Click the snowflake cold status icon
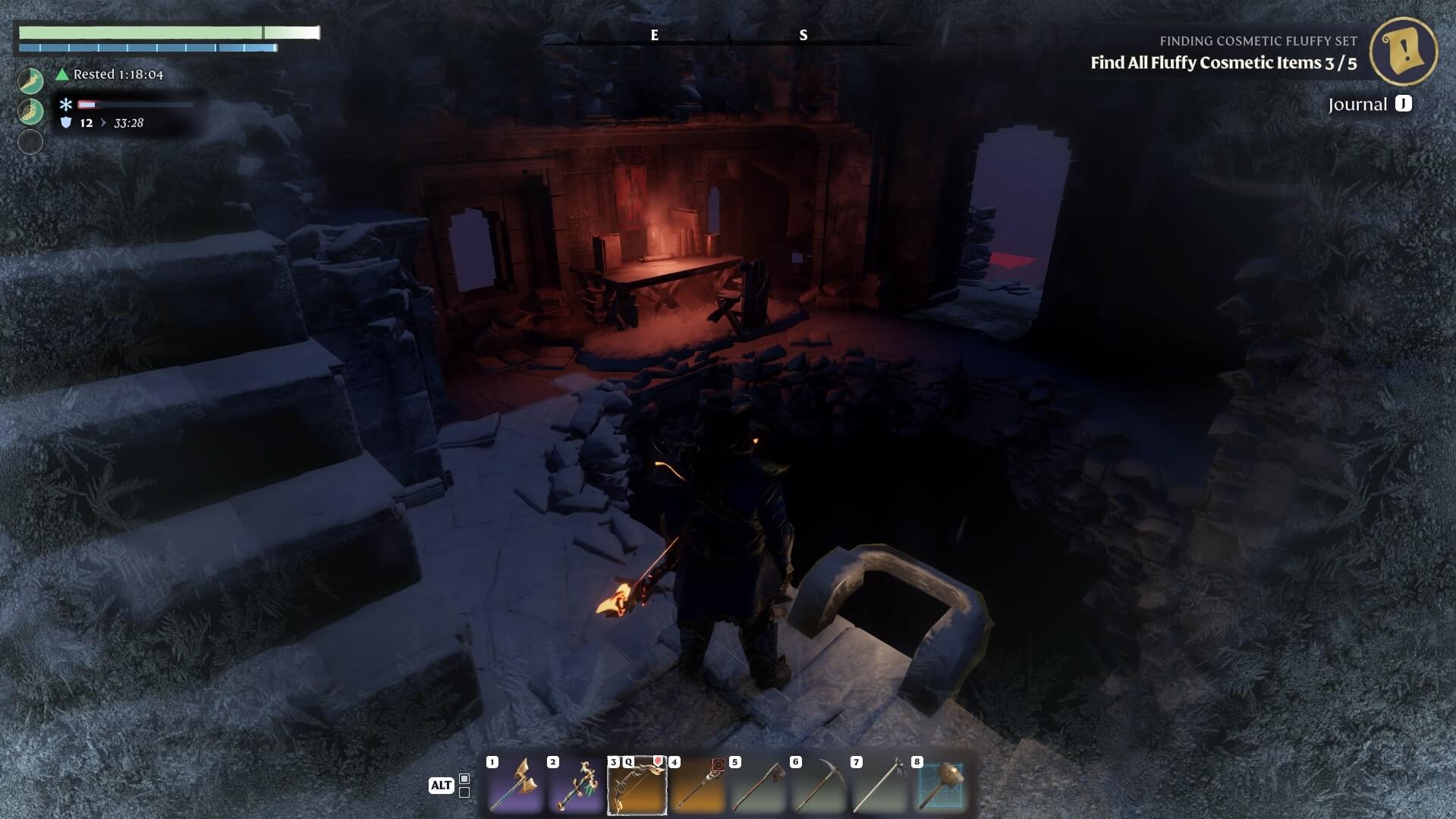The height and width of the screenshot is (819, 1456). click(x=66, y=105)
